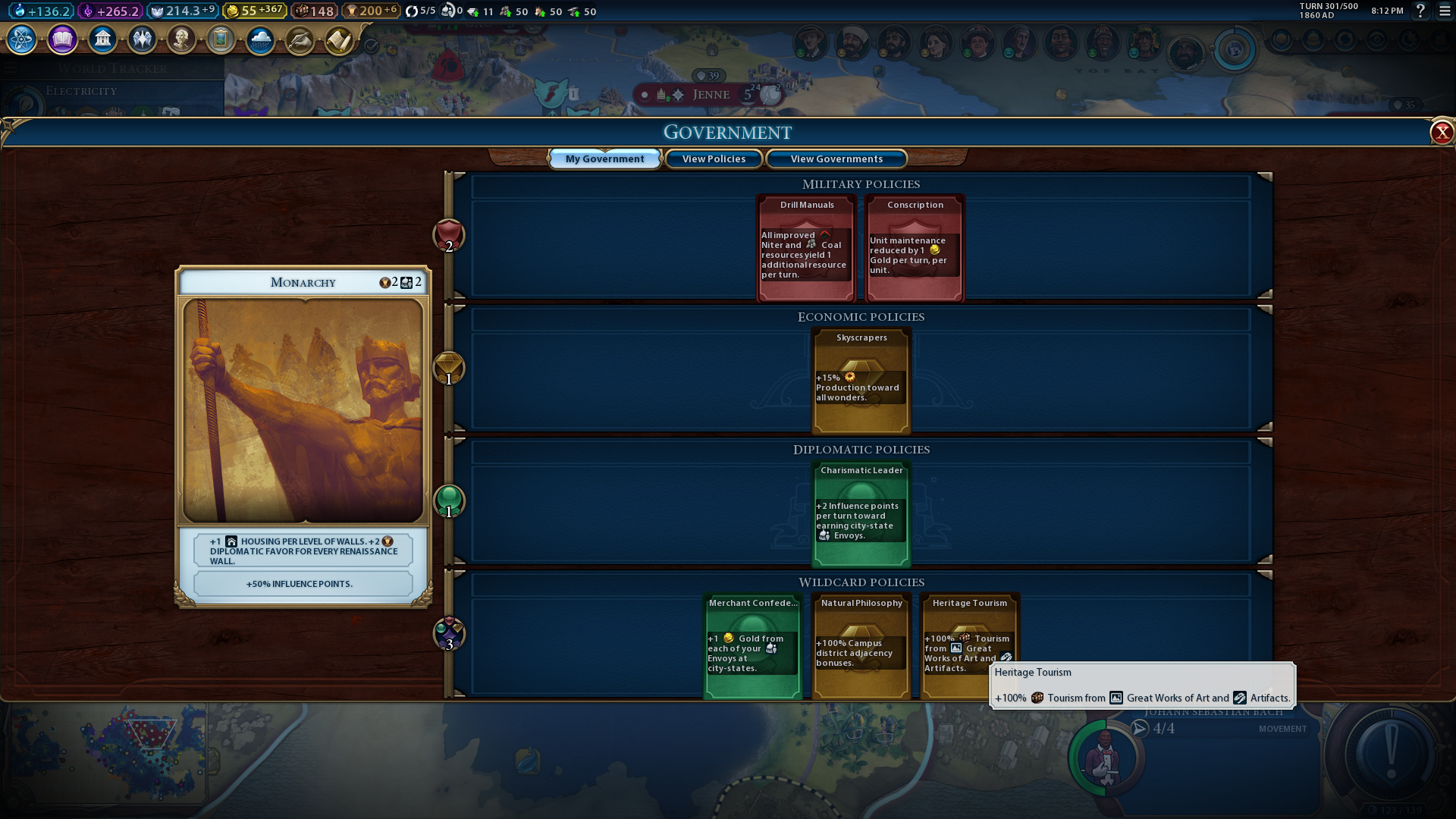This screenshot has width=1456, height=819.
Task: Switch to the View Policies tab
Action: pos(714,158)
